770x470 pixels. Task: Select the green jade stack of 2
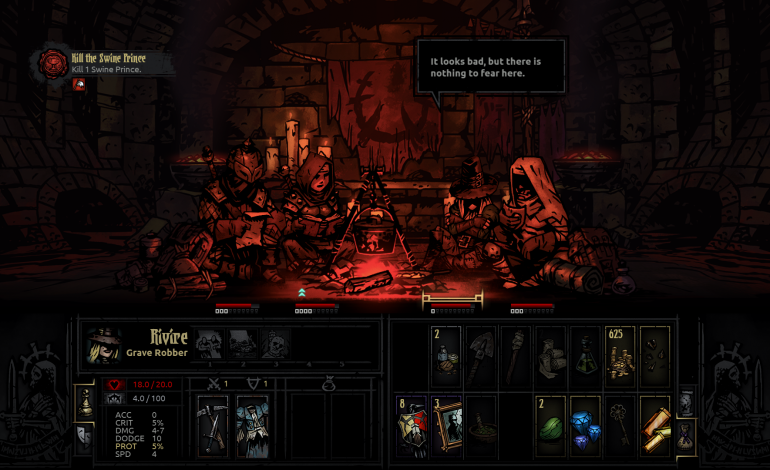[x=551, y=424]
